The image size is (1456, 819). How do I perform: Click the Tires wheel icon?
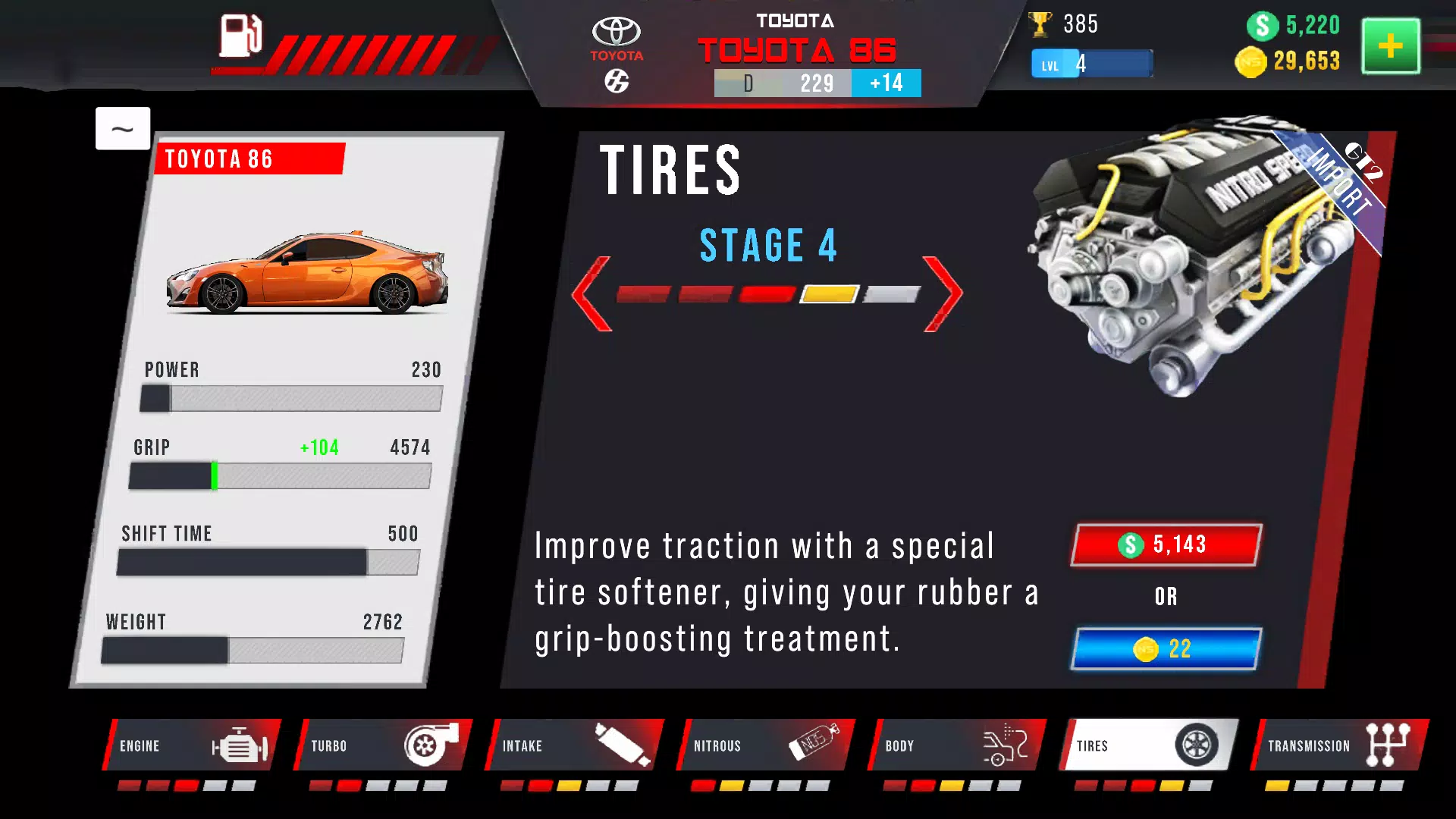[x=1197, y=745]
